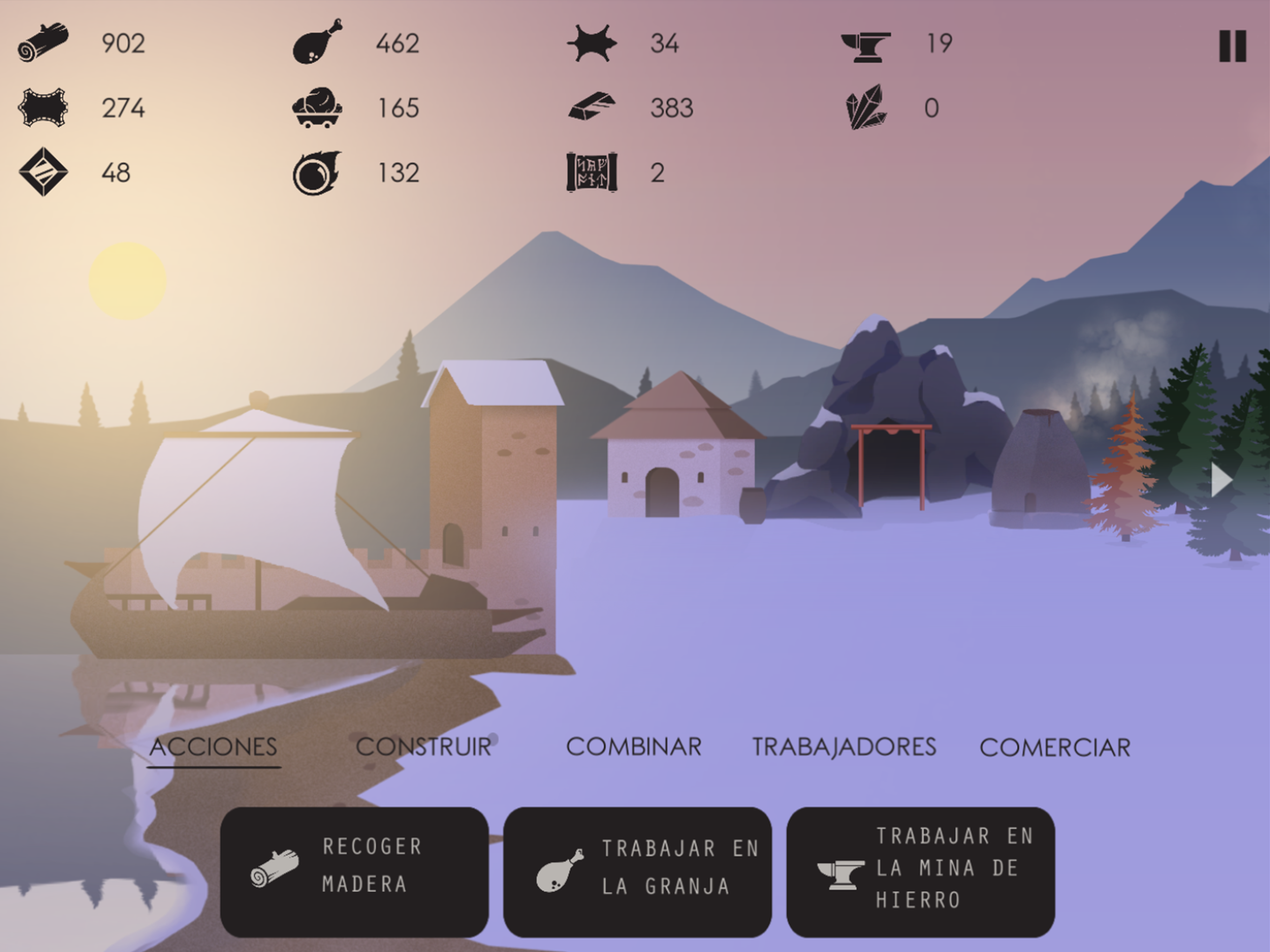Switch to the Acciones tab
Image resolution: width=1270 pixels, height=952 pixels.
pos(213,747)
